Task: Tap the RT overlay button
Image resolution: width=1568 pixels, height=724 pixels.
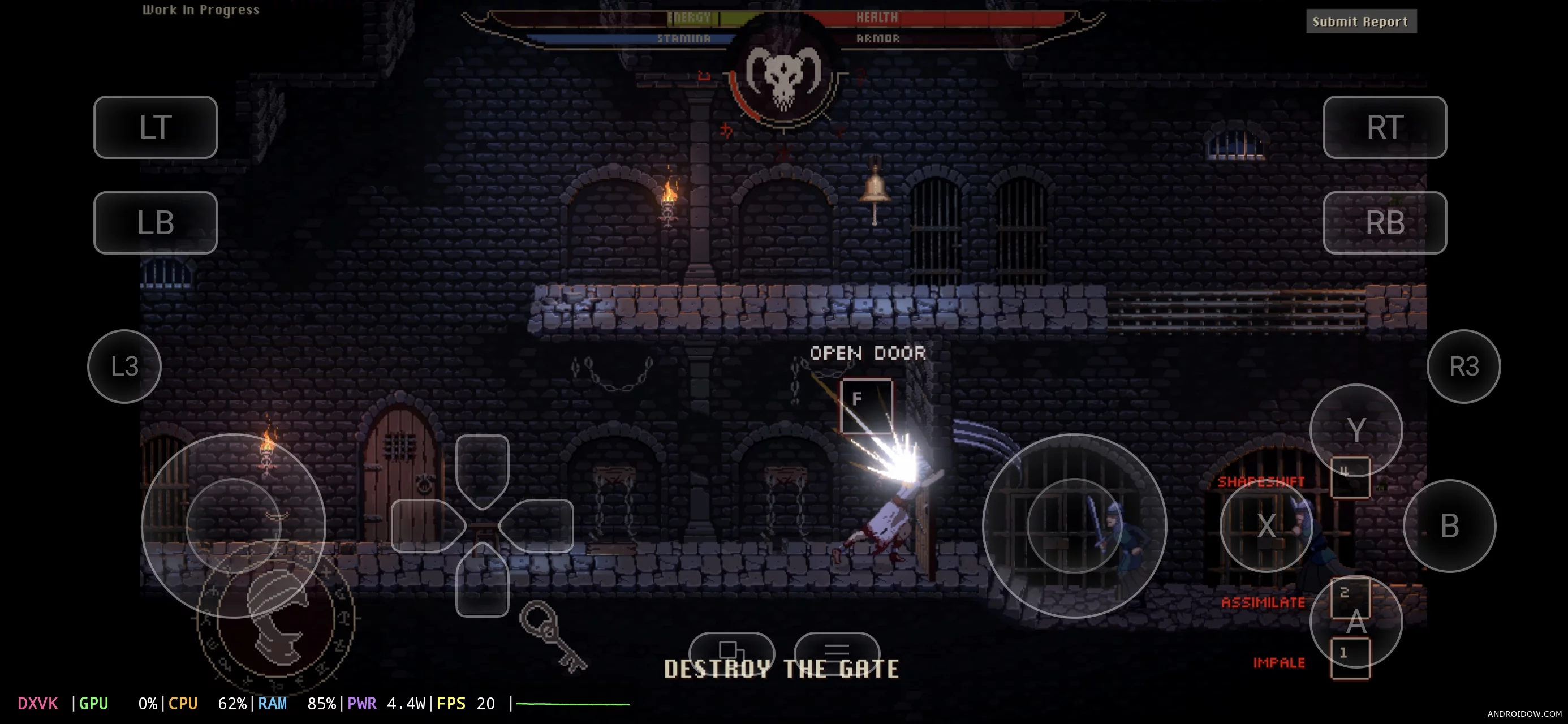Action: (1384, 127)
